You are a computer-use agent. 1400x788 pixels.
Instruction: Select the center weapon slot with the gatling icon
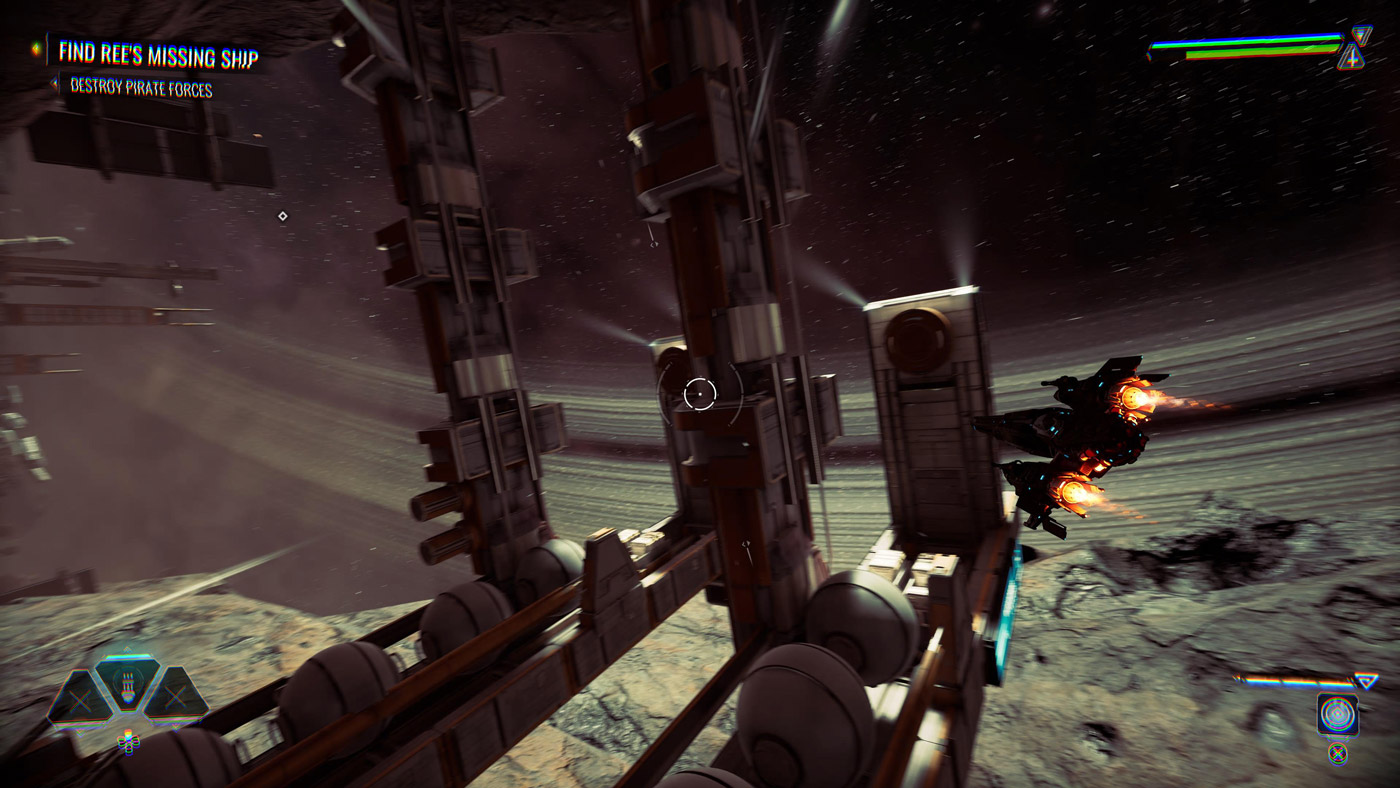click(x=128, y=685)
